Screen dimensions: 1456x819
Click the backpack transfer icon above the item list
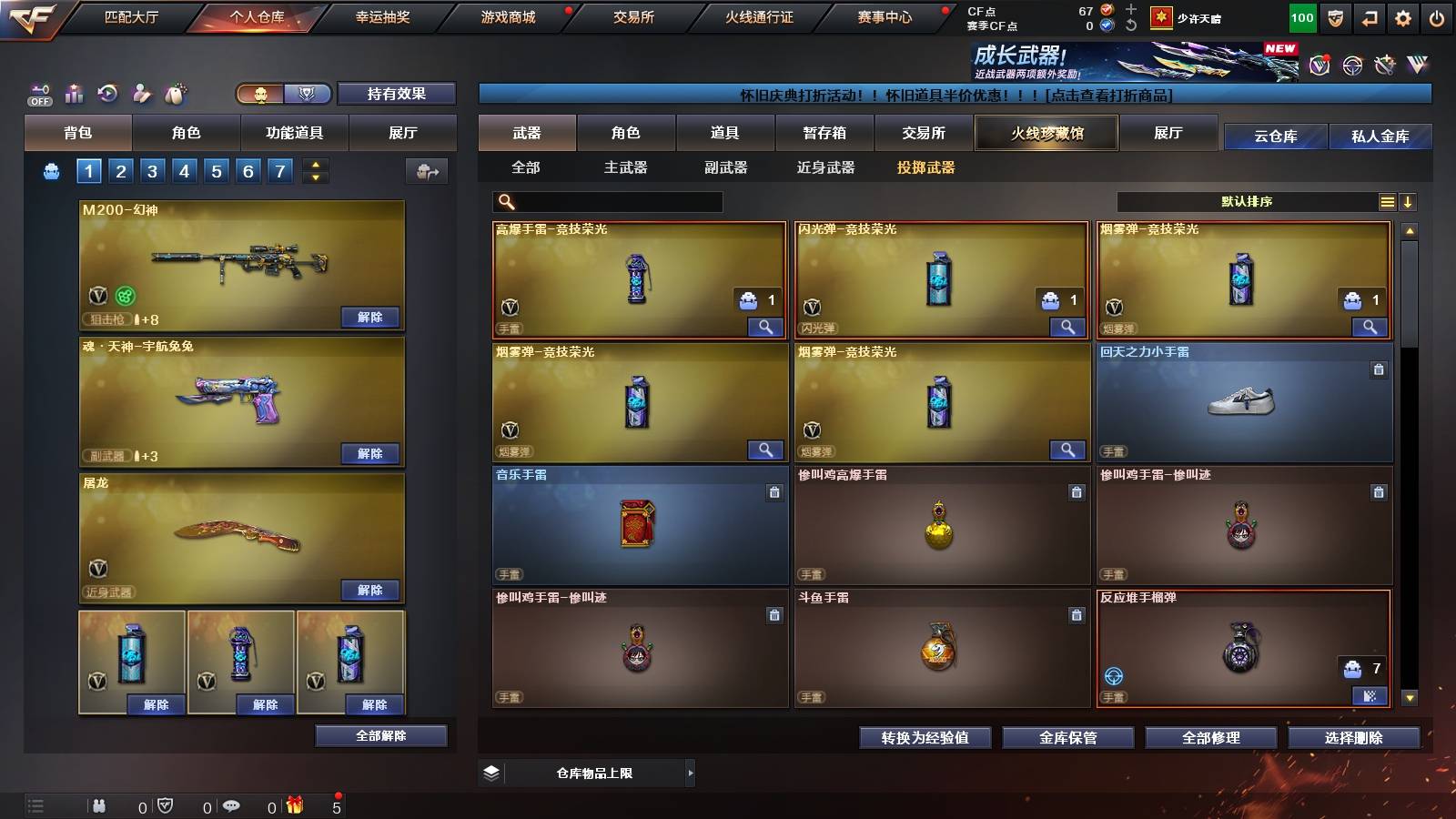tap(427, 171)
